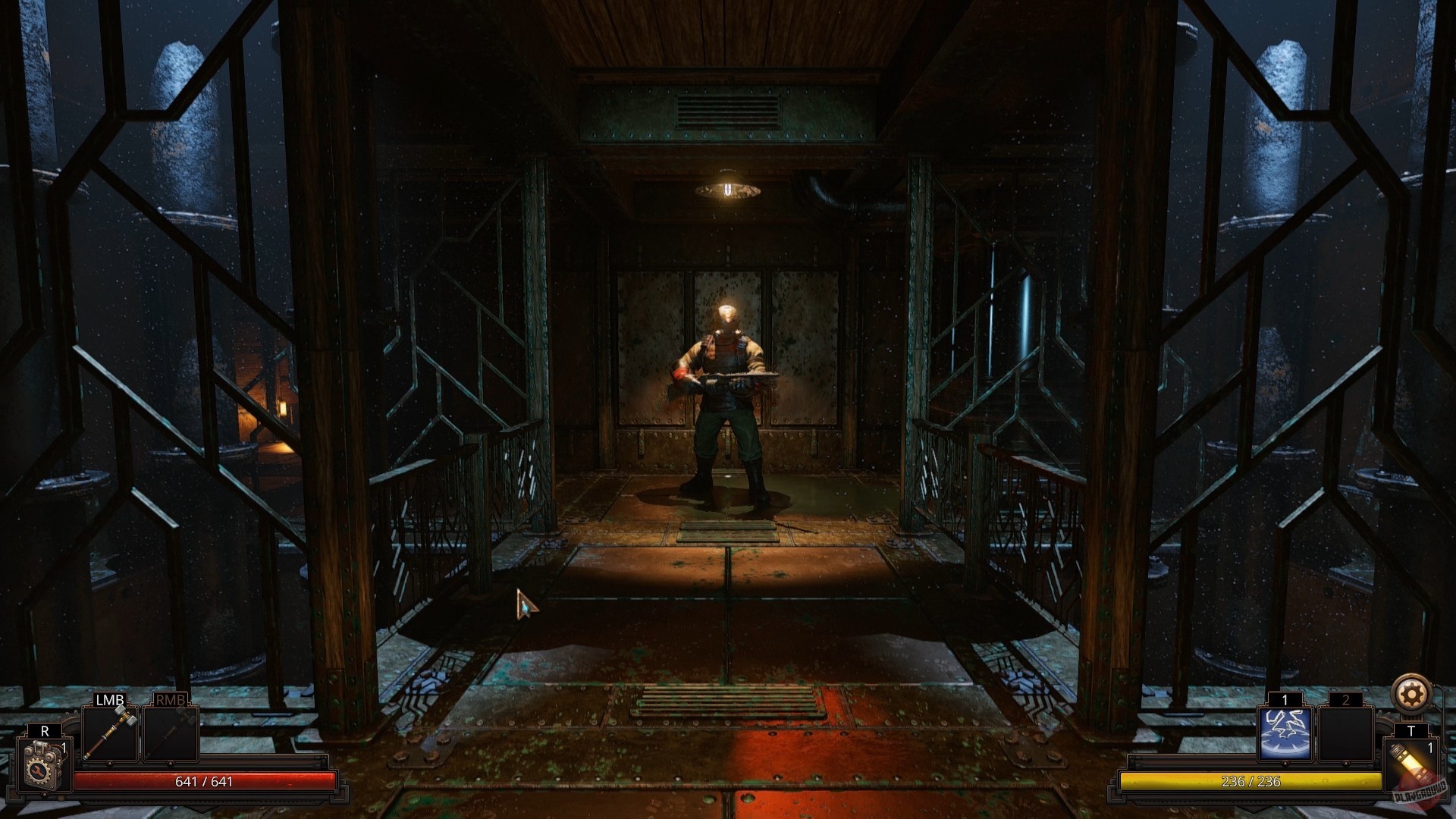
Task: Click the glowing ceiling lamp above the enemy
Action: click(728, 190)
